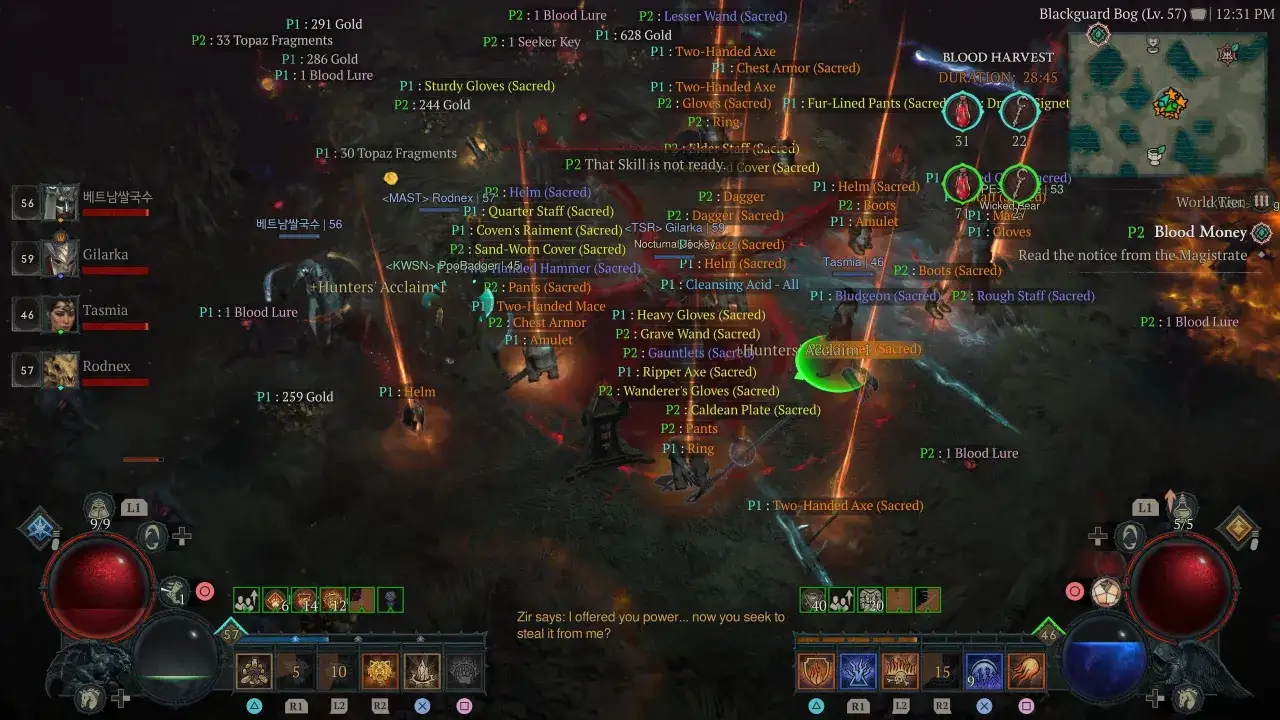Click the movement speed buff icon above the left hotbar
This screenshot has width=1280, height=720.
(x=246, y=599)
